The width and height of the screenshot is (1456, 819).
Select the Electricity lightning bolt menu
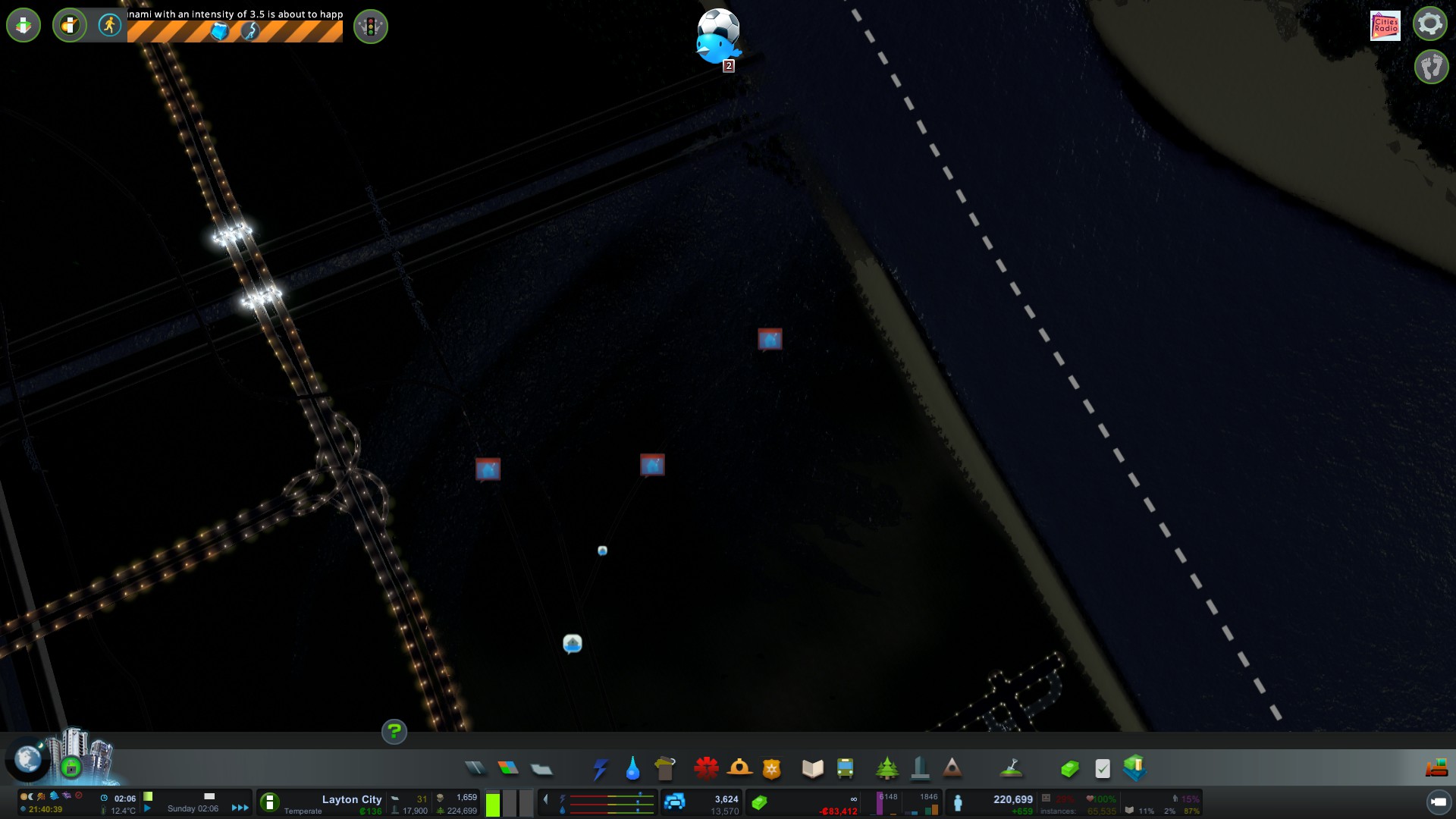[x=600, y=769]
